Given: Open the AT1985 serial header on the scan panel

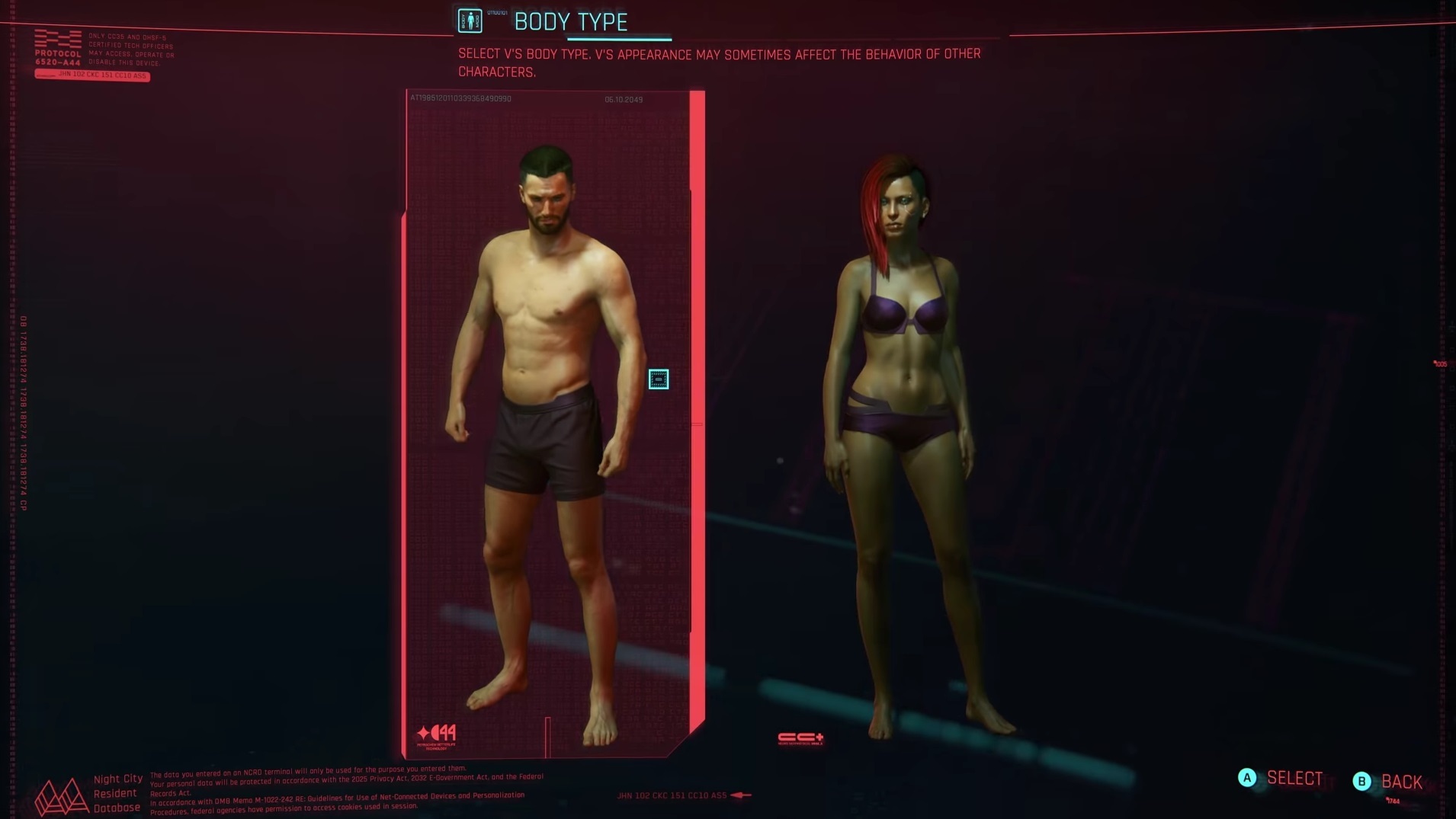Looking at the screenshot, I should [460, 99].
